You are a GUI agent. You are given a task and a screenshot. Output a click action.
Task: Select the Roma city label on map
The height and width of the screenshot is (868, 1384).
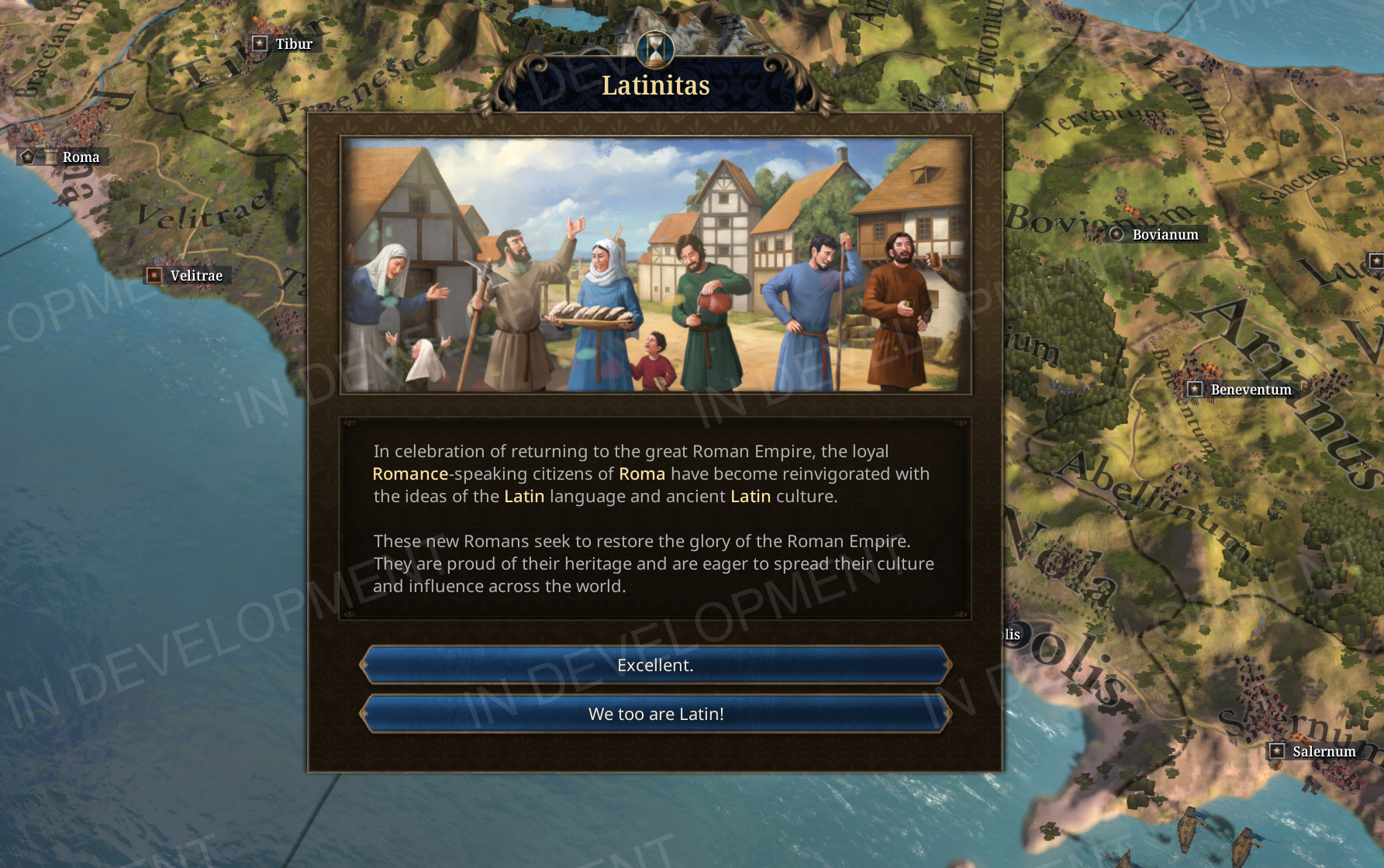click(80, 157)
